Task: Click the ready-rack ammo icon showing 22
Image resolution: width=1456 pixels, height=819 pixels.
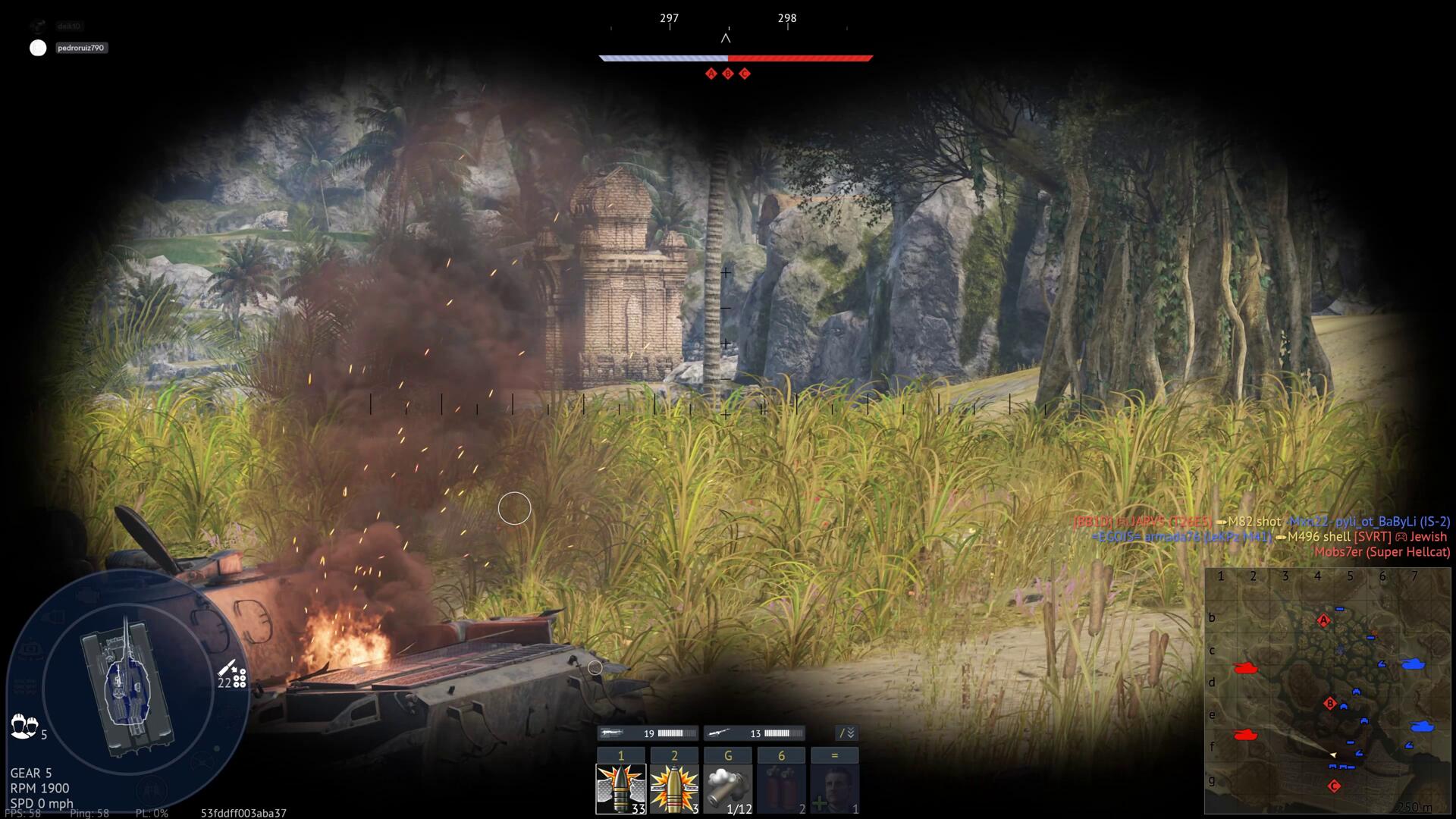Action: pos(232,673)
